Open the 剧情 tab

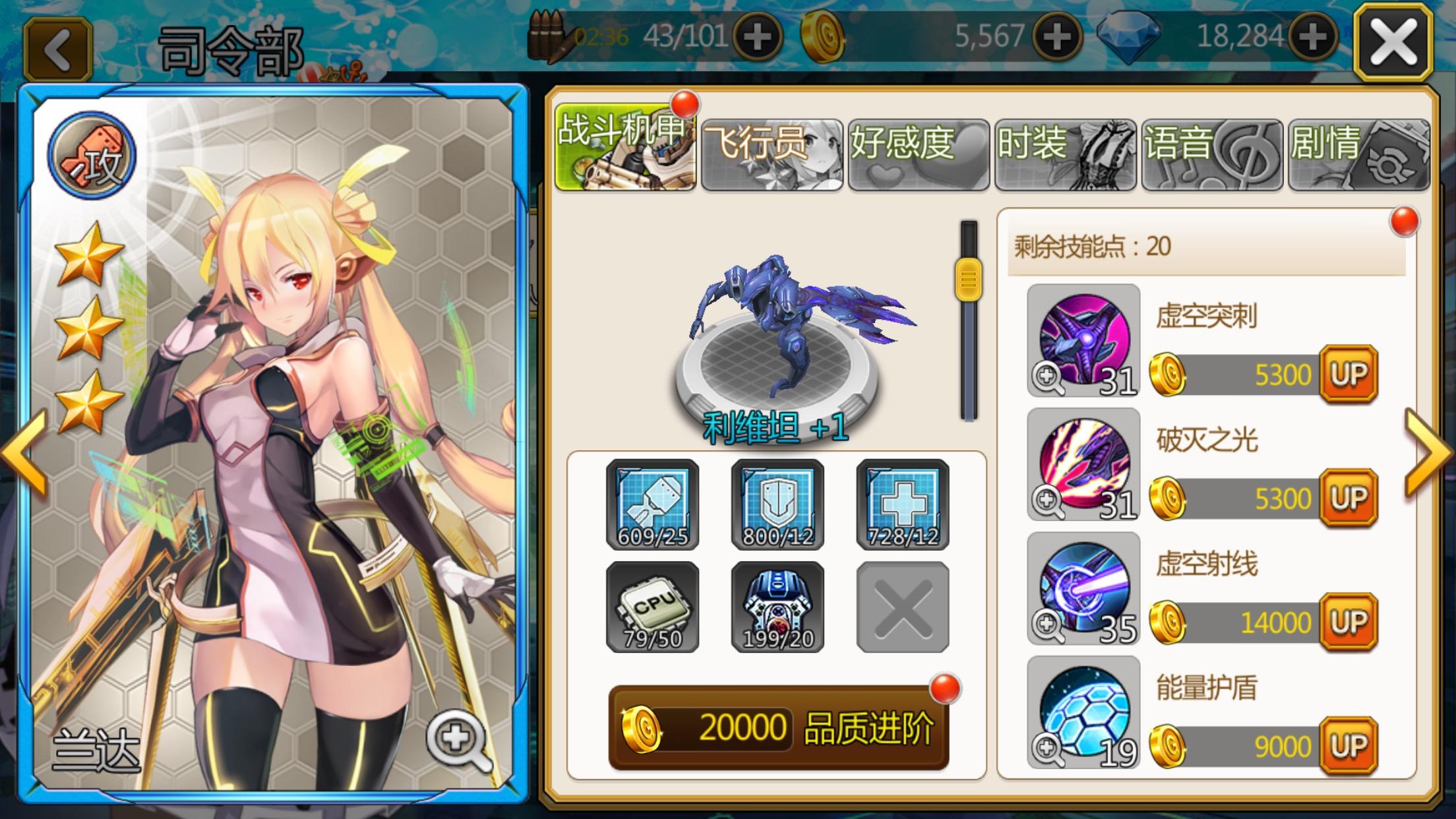coord(1358,154)
